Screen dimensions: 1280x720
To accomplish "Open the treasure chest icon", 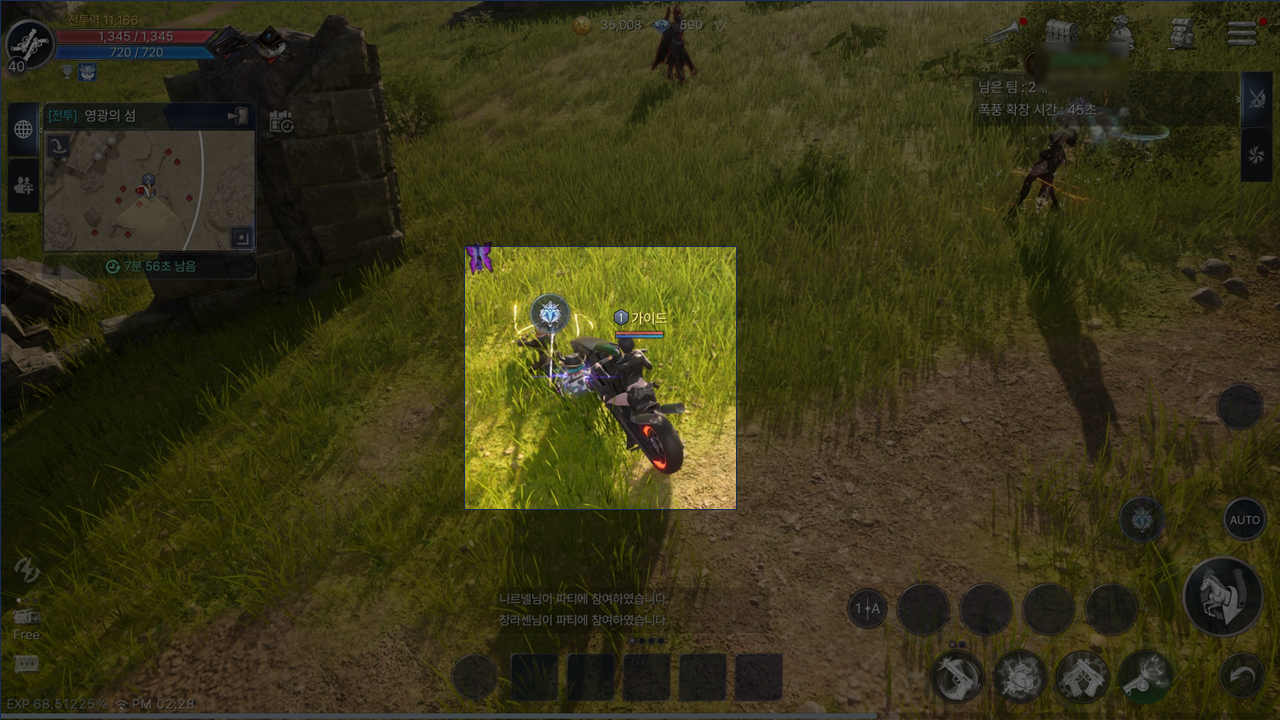I will click(x=1060, y=31).
